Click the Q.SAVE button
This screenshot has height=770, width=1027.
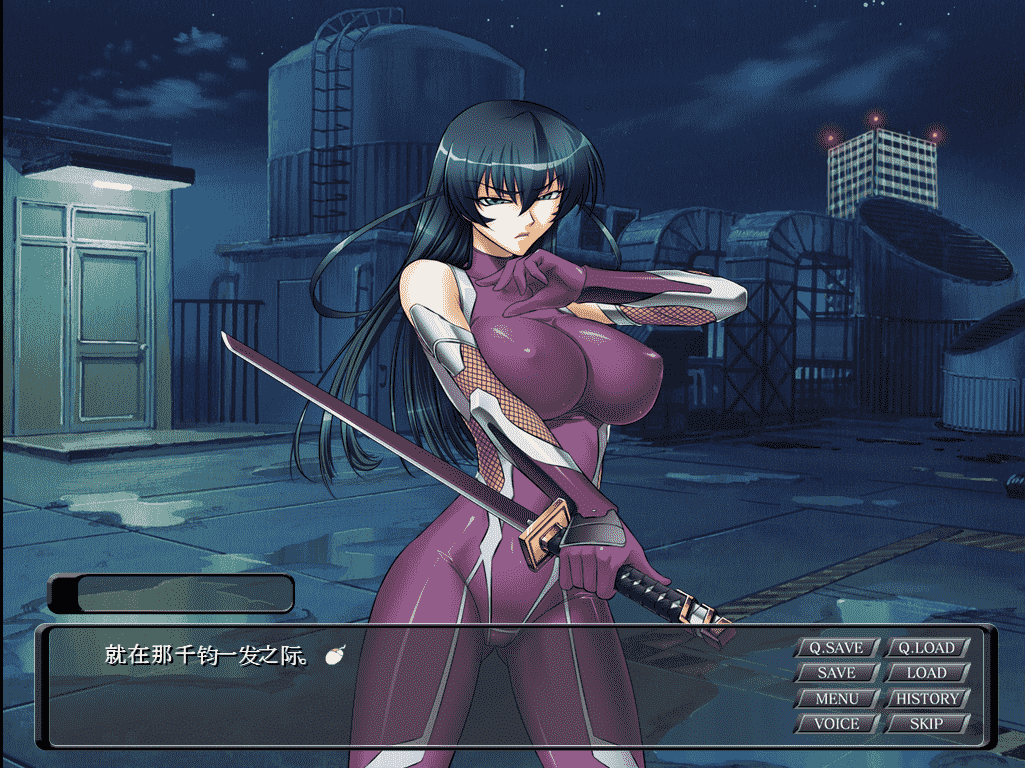point(837,648)
